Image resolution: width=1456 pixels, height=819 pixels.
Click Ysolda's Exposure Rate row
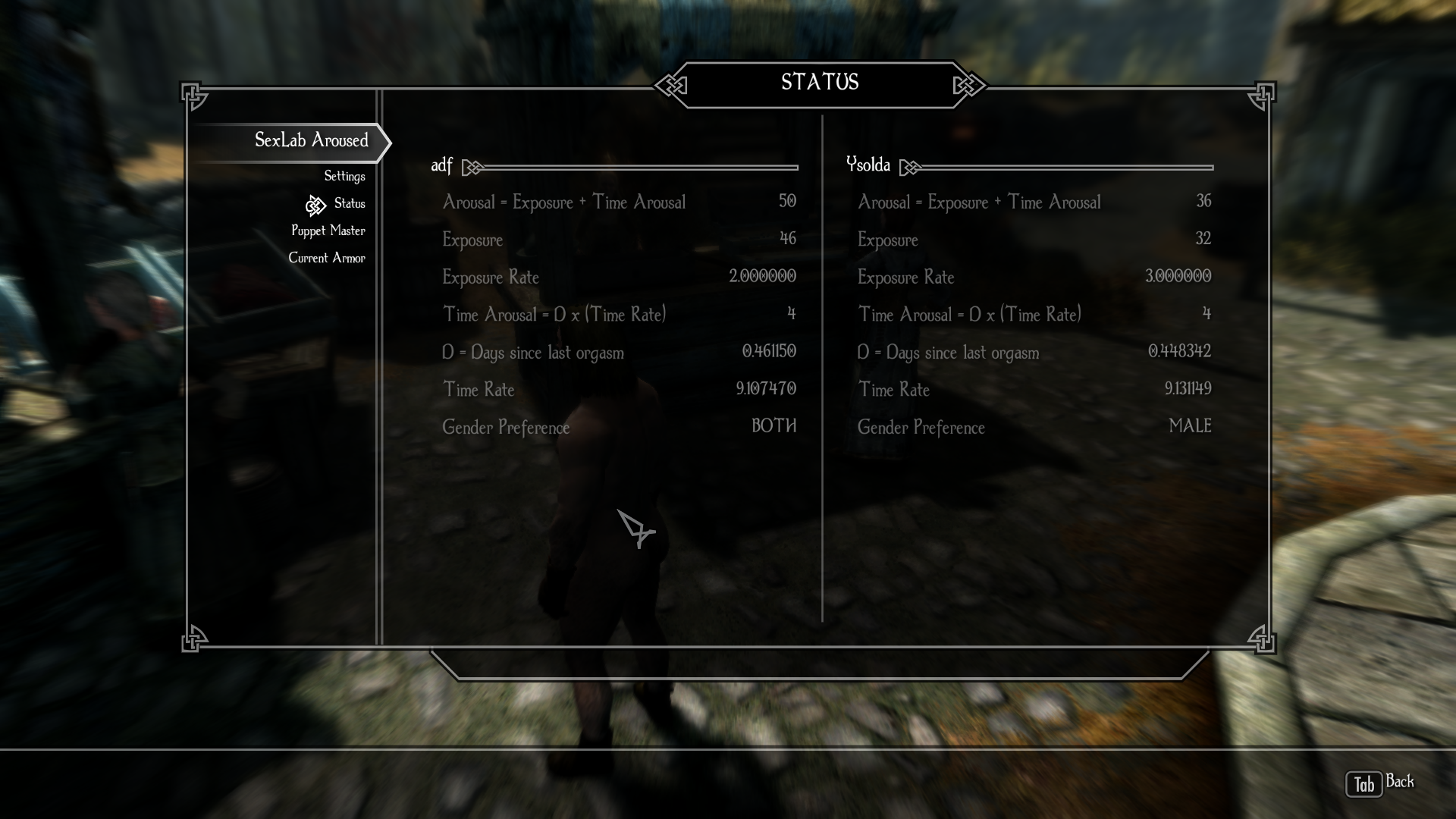(1034, 277)
